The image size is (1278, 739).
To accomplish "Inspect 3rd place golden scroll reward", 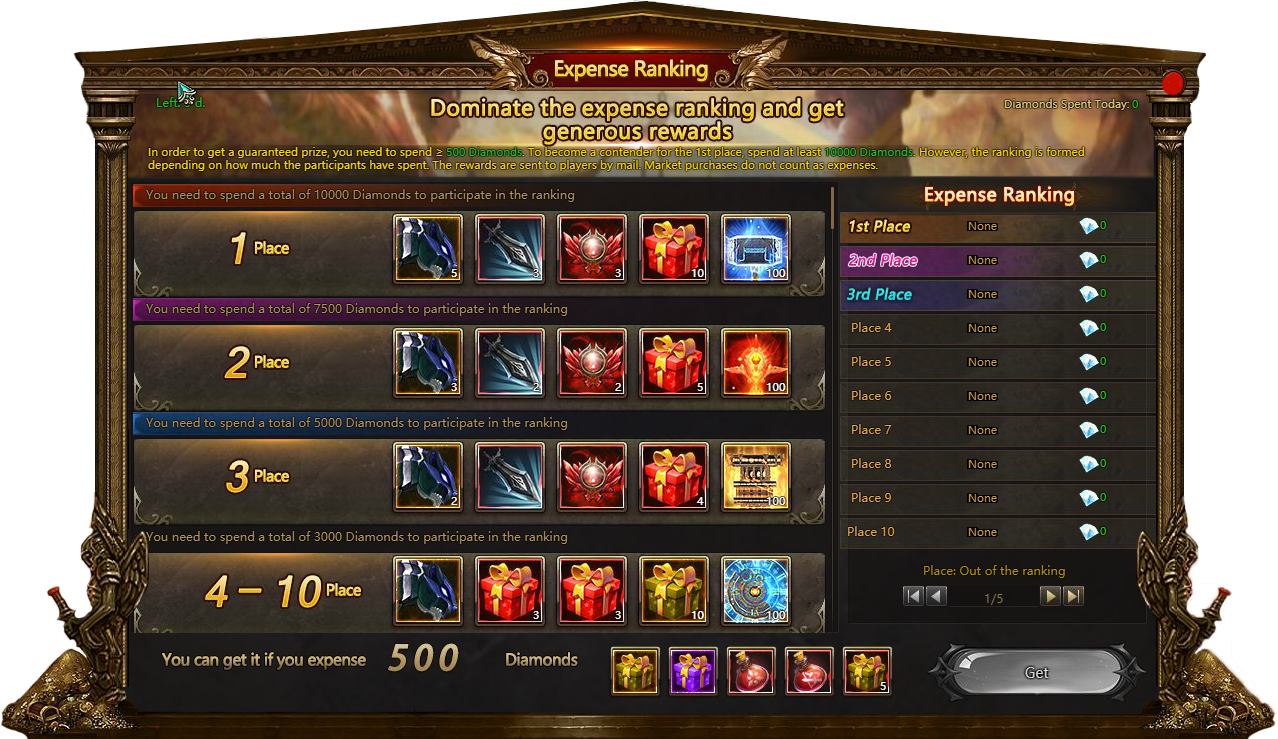I will pos(755,476).
